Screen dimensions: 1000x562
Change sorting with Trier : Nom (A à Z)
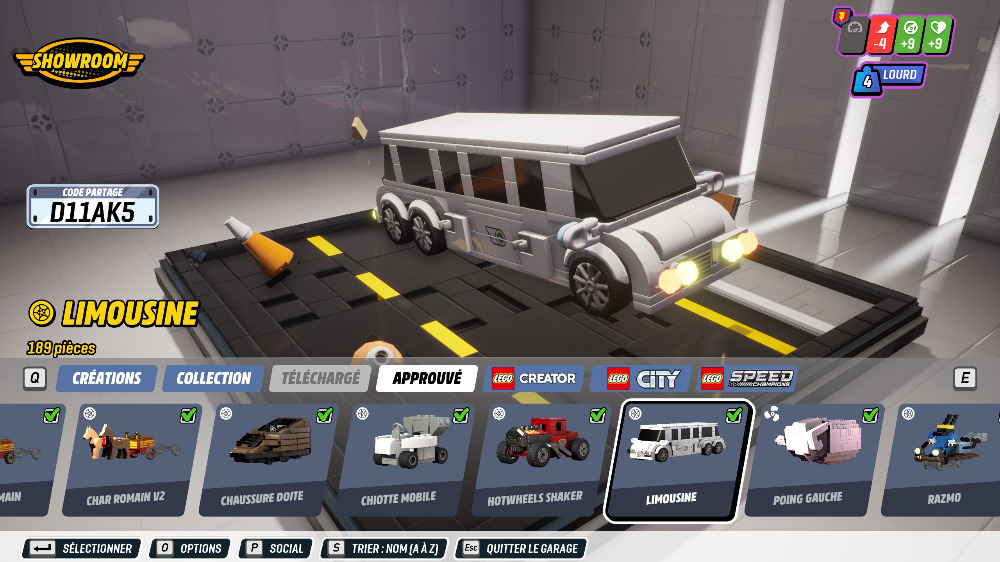click(x=384, y=548)
